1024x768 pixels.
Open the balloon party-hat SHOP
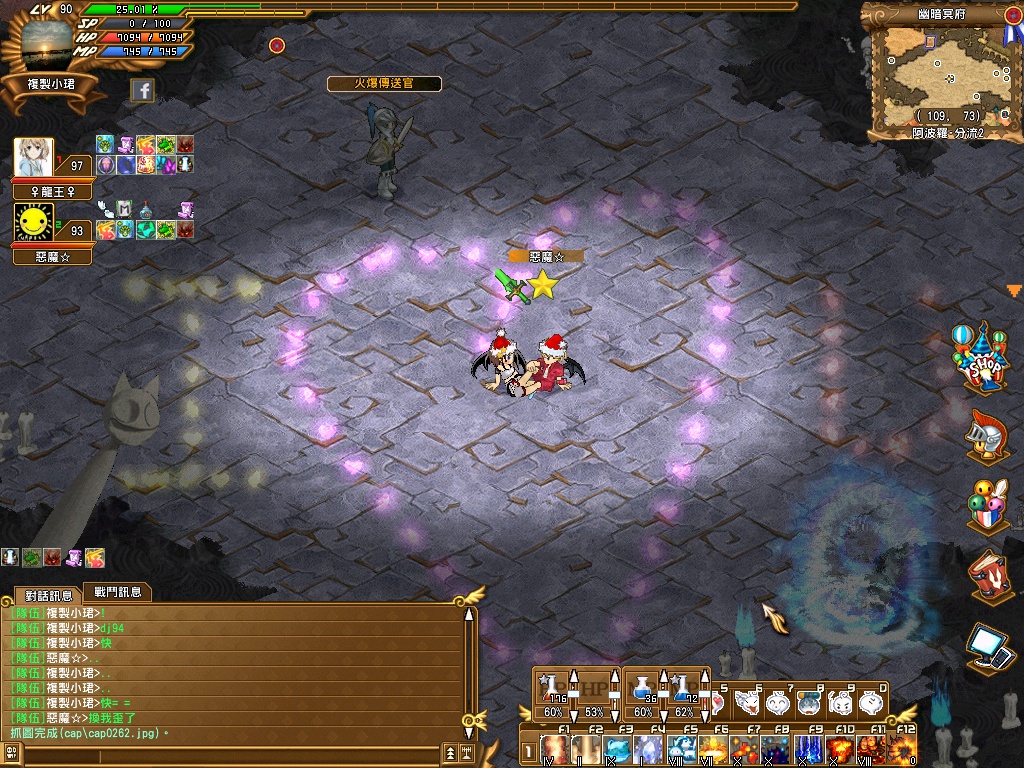(983, 360)
